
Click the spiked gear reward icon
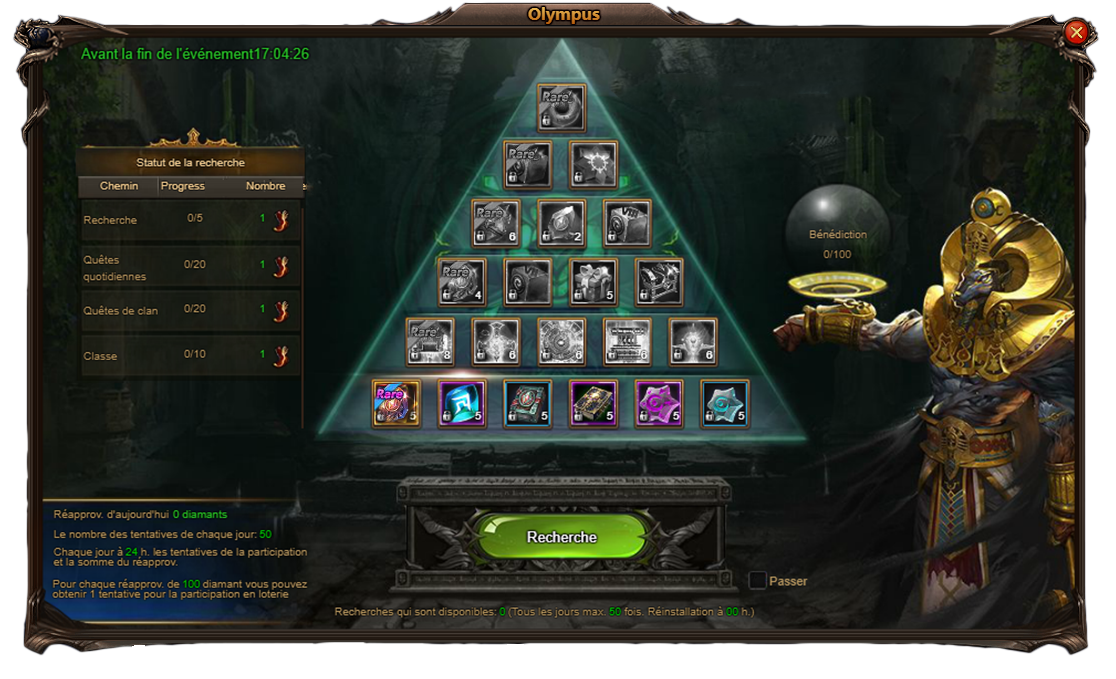click(x=593, y=164)
